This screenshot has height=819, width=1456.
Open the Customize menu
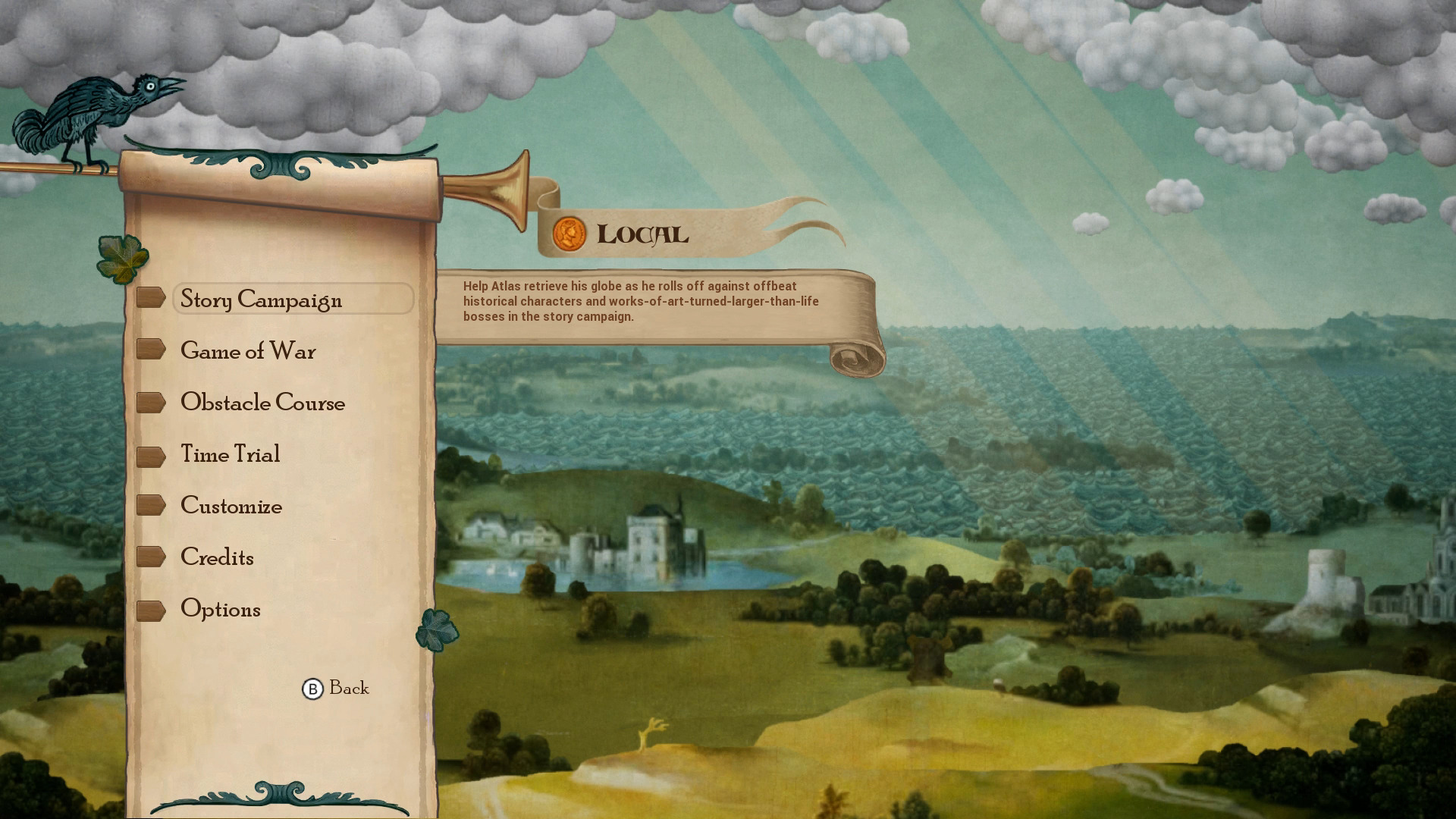tap(231, 506)
